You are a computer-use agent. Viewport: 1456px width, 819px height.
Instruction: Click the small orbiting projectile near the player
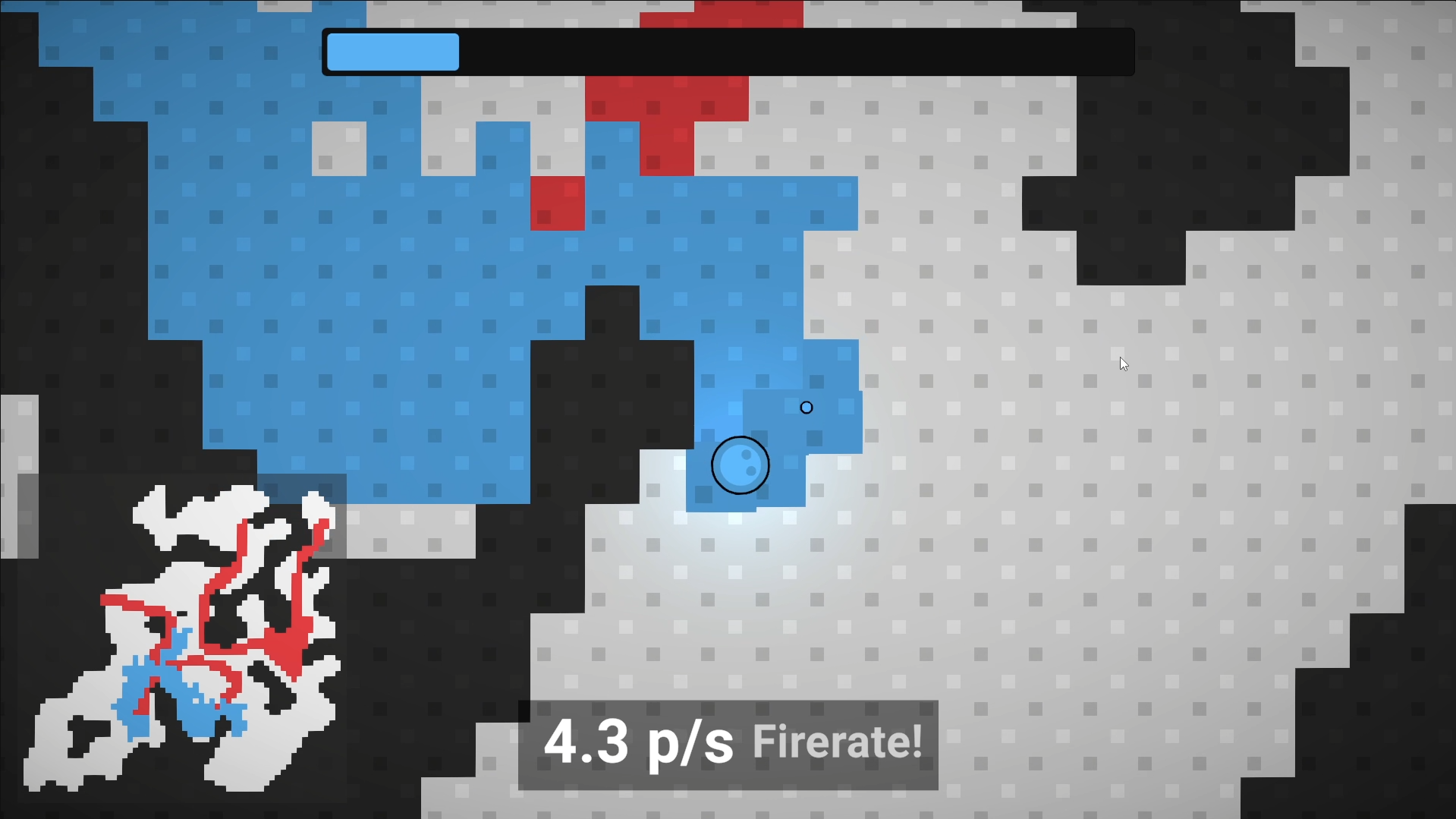pos(807,408)
